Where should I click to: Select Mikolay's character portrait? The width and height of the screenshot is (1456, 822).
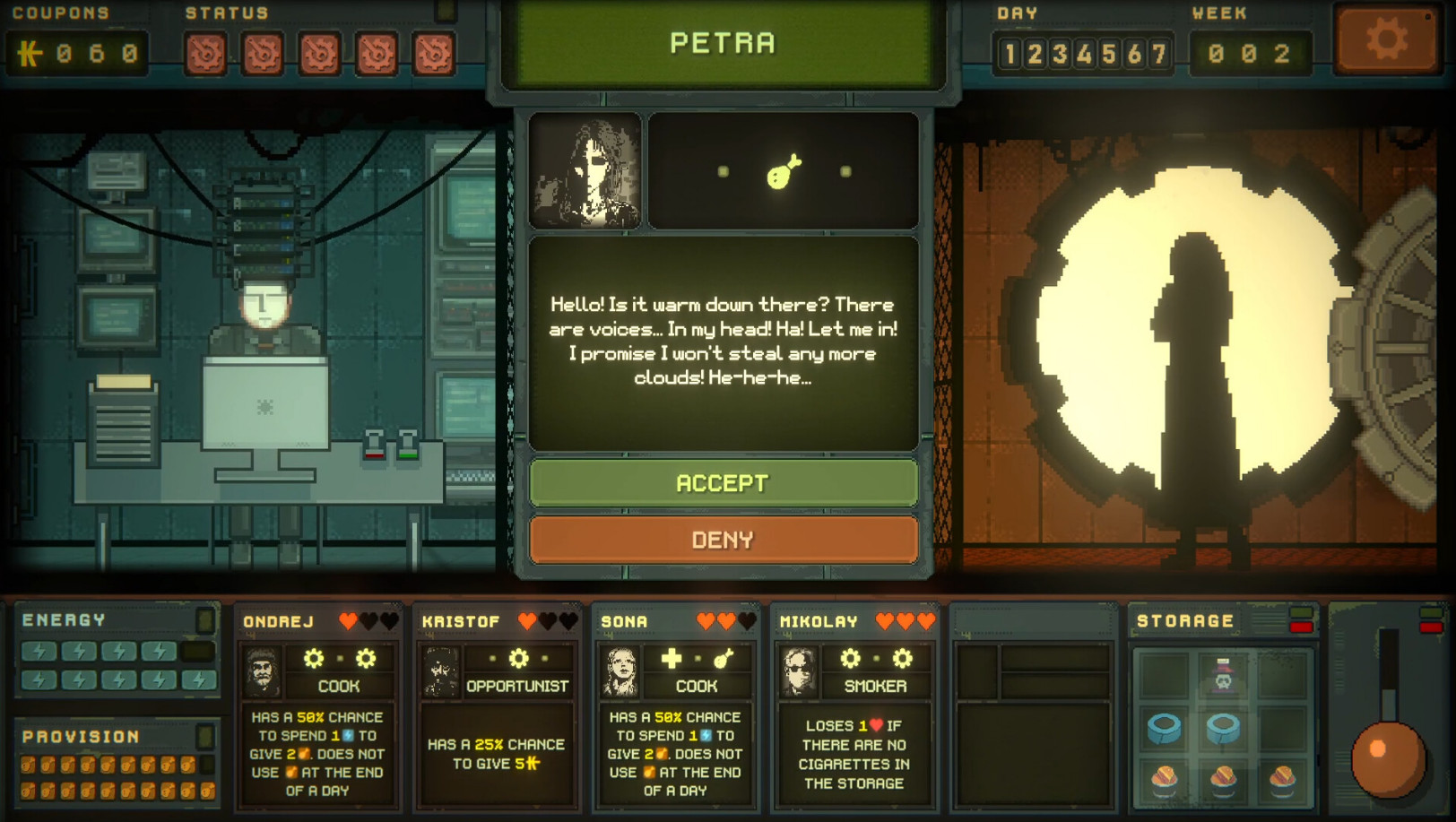click(x=798, y=671)
